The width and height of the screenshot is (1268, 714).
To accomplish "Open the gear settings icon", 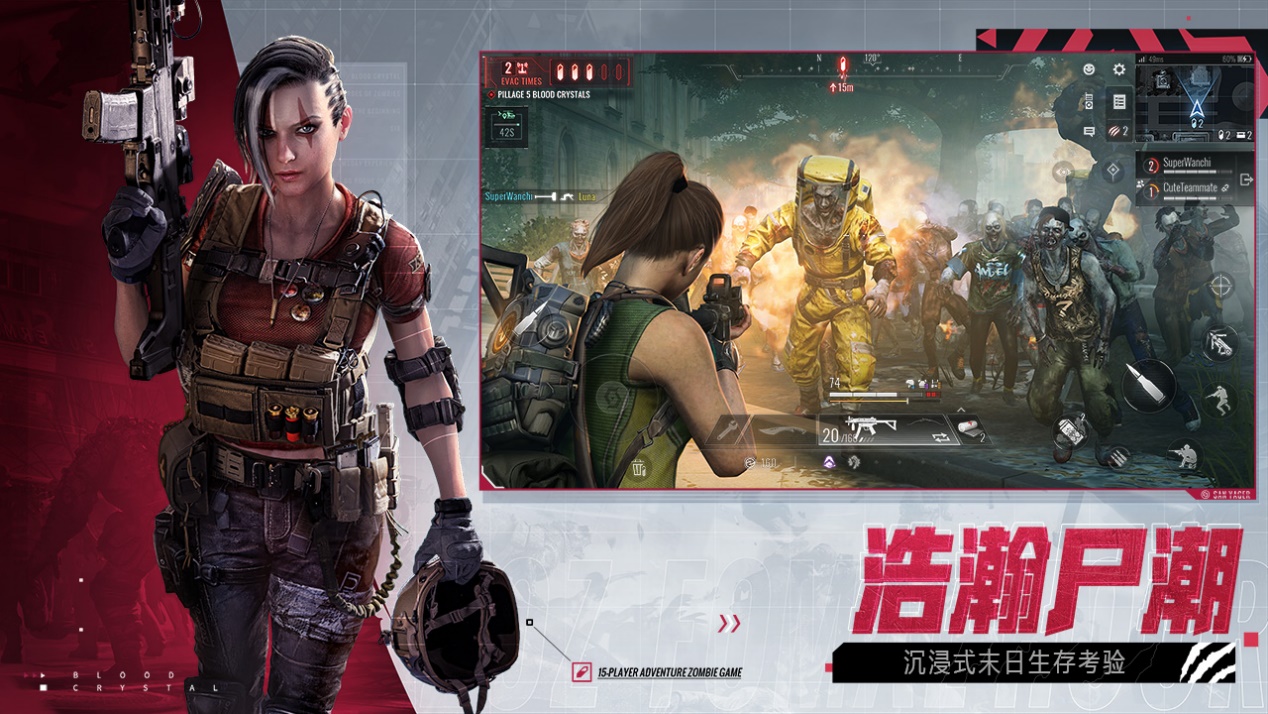I will click(1119, 70).
